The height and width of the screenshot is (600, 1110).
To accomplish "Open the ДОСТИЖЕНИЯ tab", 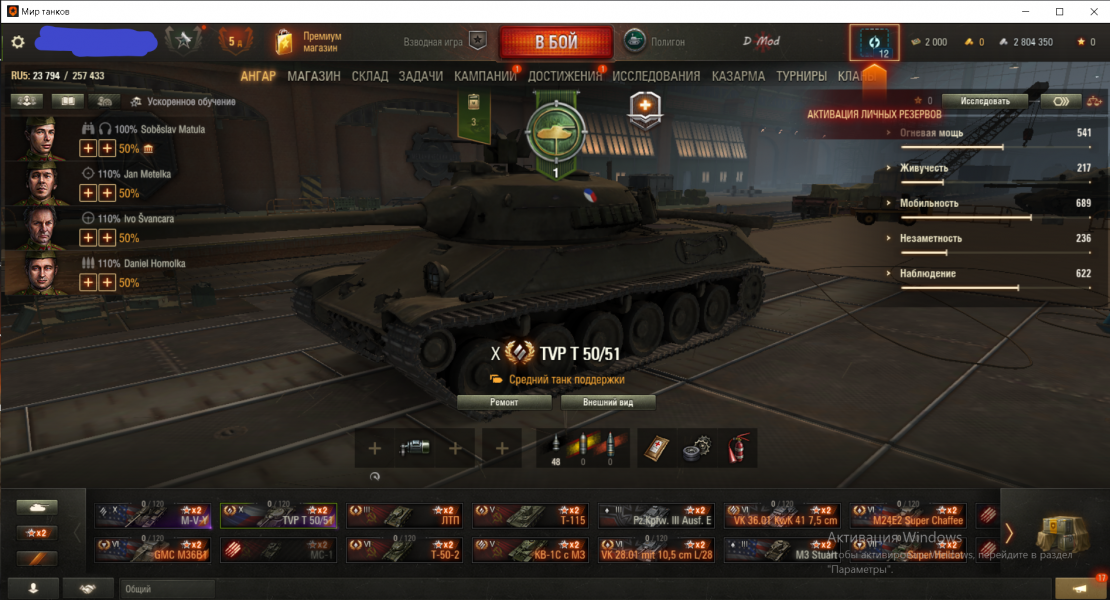I will pyautogui.click(x=565, y=76).
